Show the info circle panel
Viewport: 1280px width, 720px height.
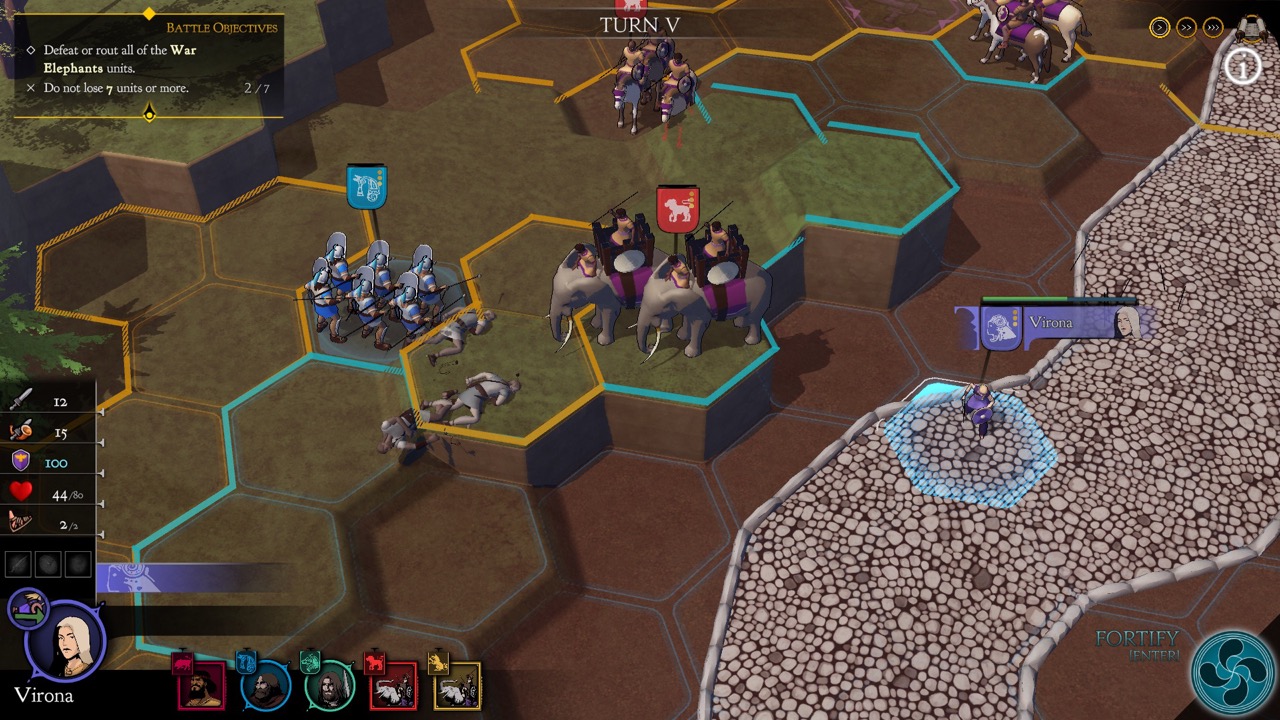(x=1243, y=68)
